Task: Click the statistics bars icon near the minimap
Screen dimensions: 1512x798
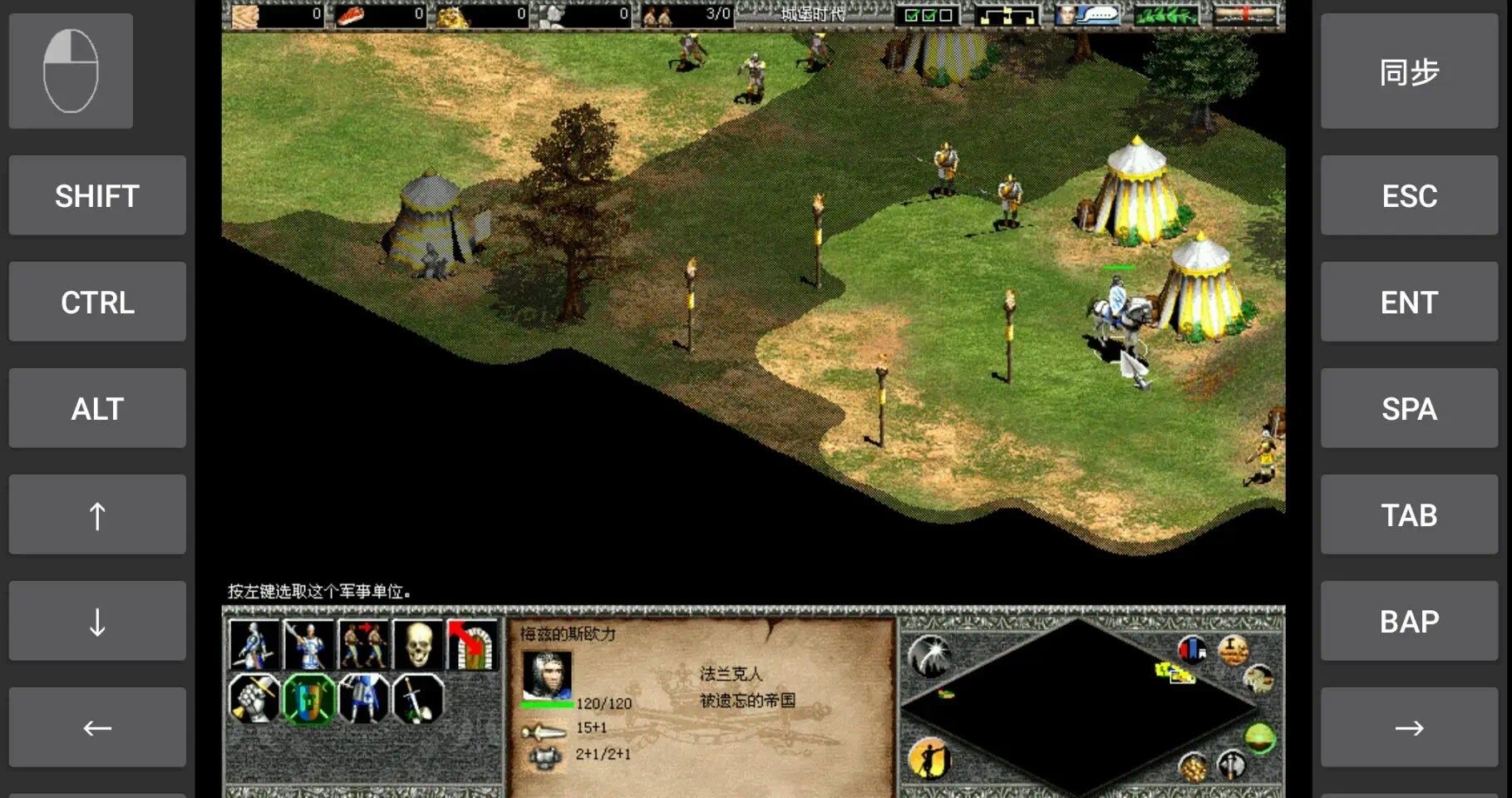Action: [x=1193, y=649]
